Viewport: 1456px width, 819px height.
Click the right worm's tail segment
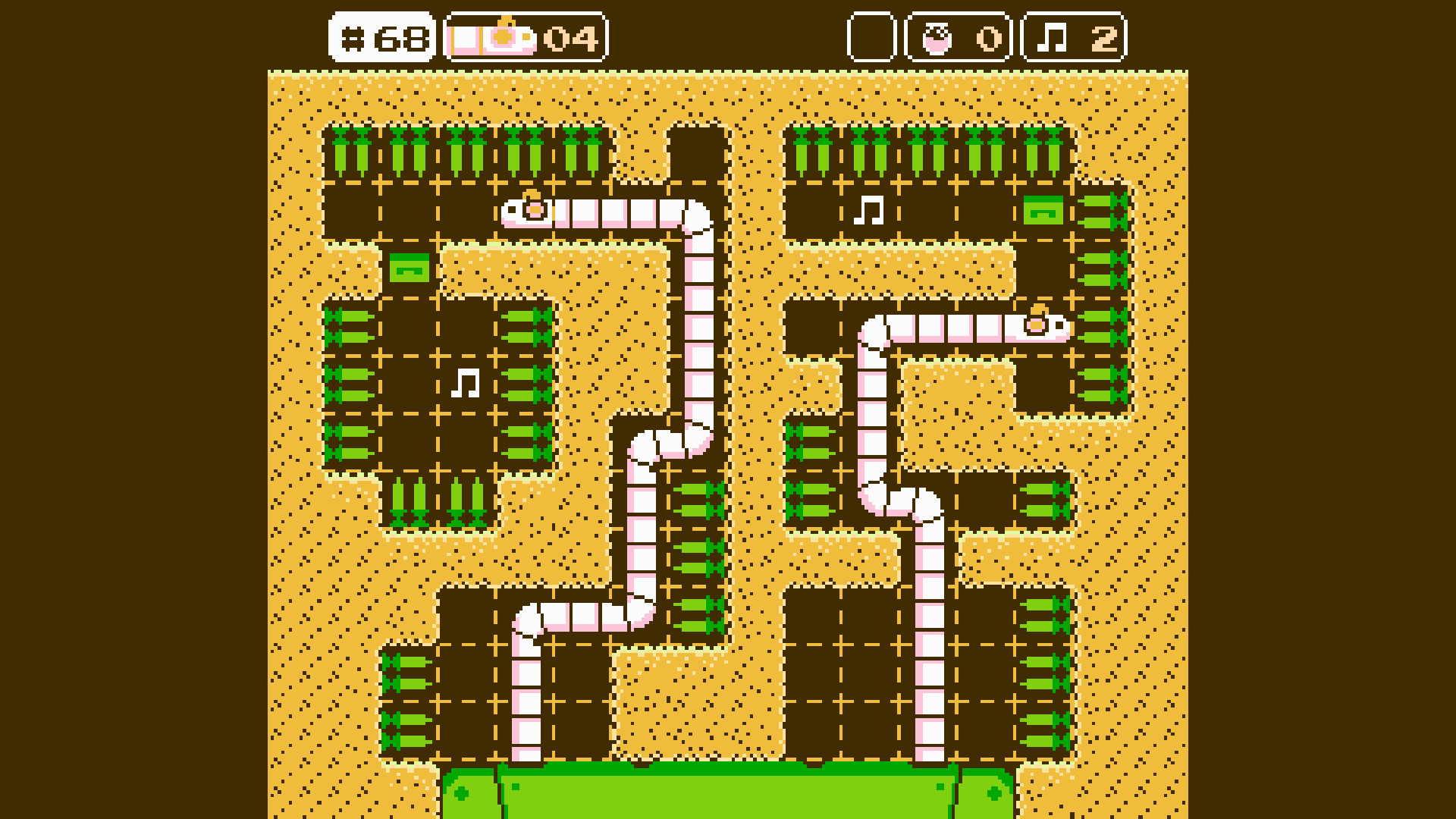[929, 751]
